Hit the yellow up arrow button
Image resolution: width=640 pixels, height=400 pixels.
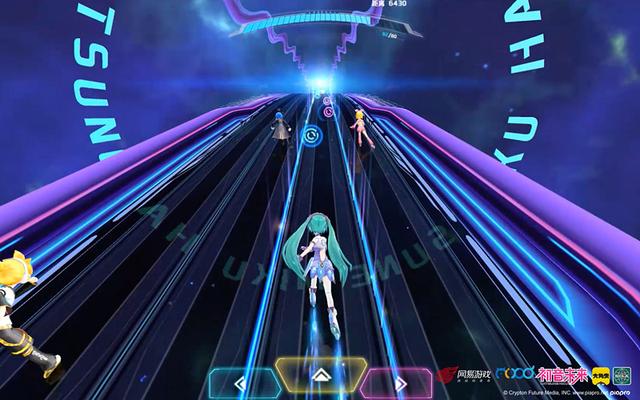click(x=317, y=375)
